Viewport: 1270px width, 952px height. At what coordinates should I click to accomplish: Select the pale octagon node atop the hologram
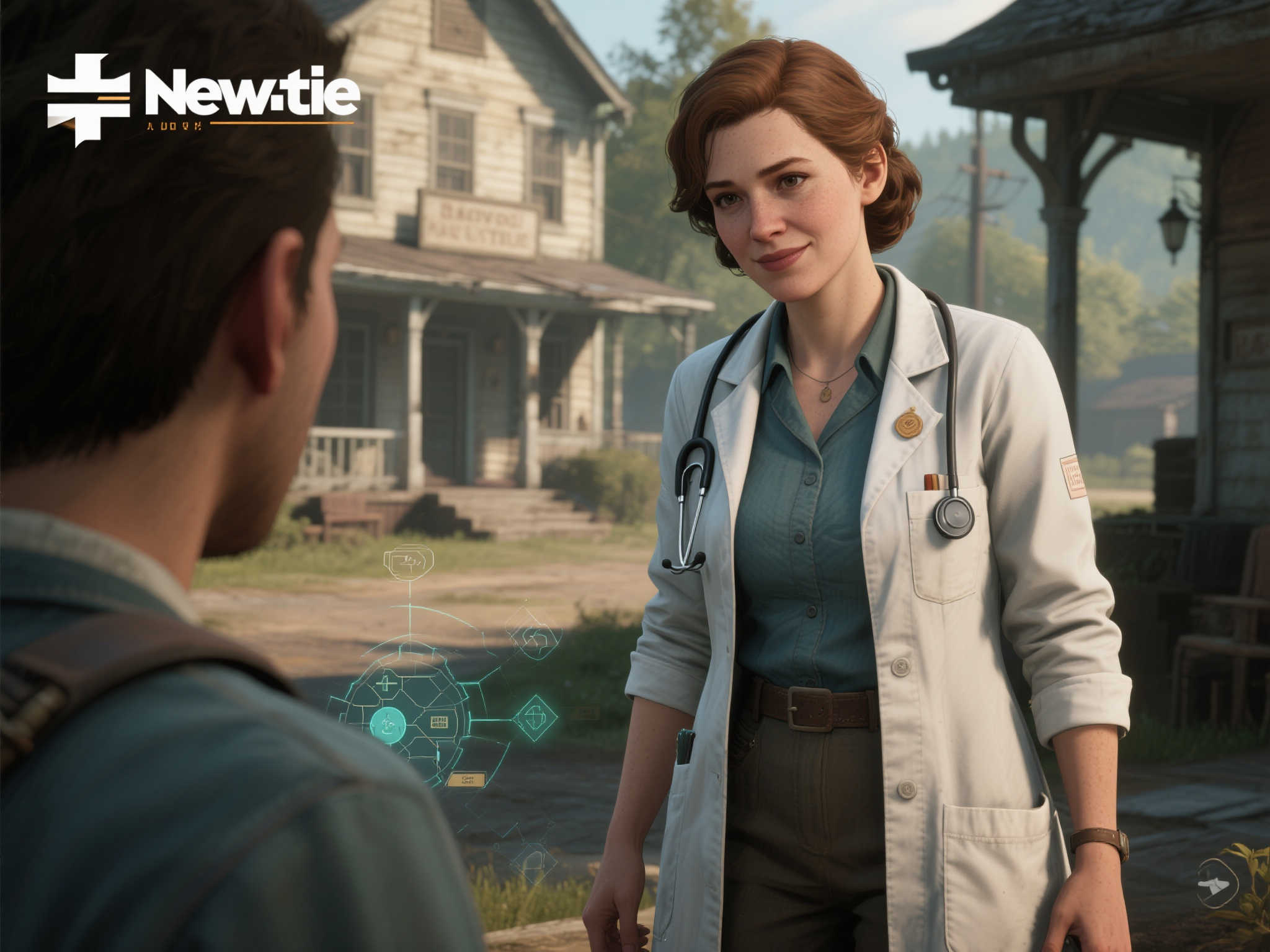[409, 562]
